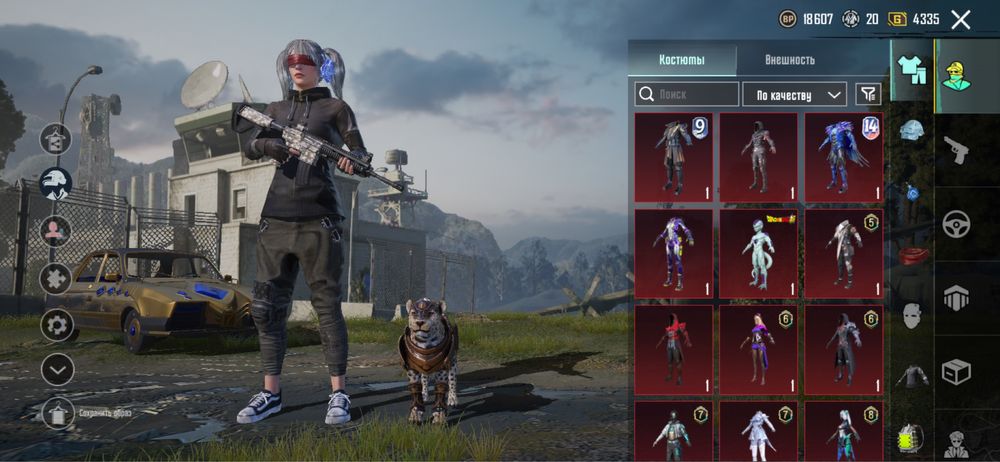Switch to the Внешность tab

click(789, 60)
